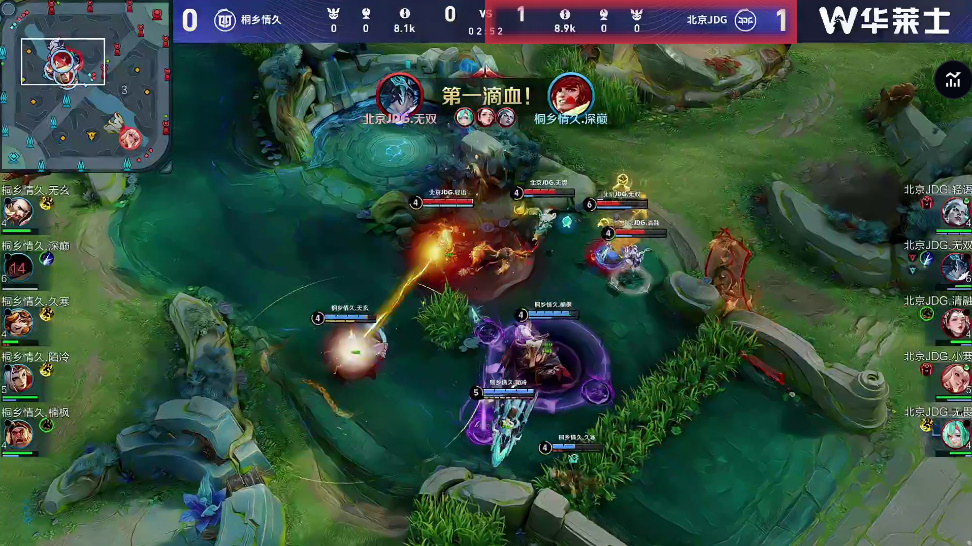
Task: Click the 北京JDG team logo in scoreboard
Action: [745, 20]
